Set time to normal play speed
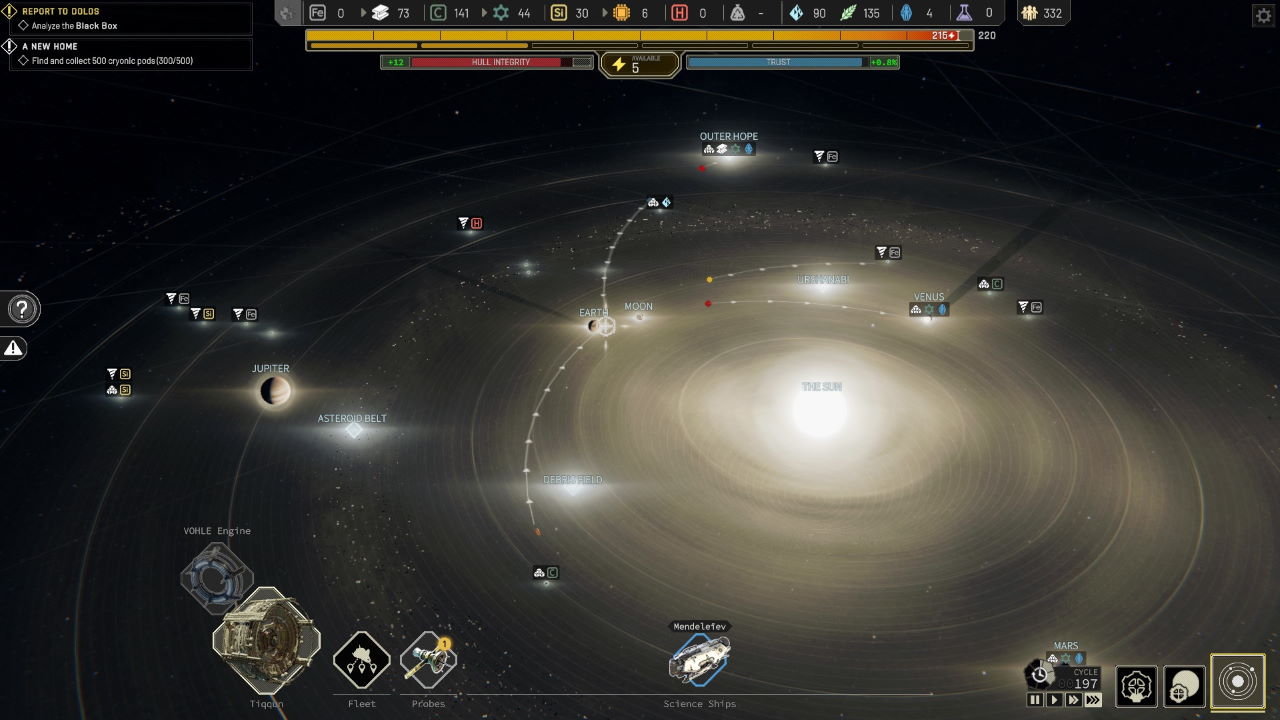The image size is (1280, 720). [1054, 700]
